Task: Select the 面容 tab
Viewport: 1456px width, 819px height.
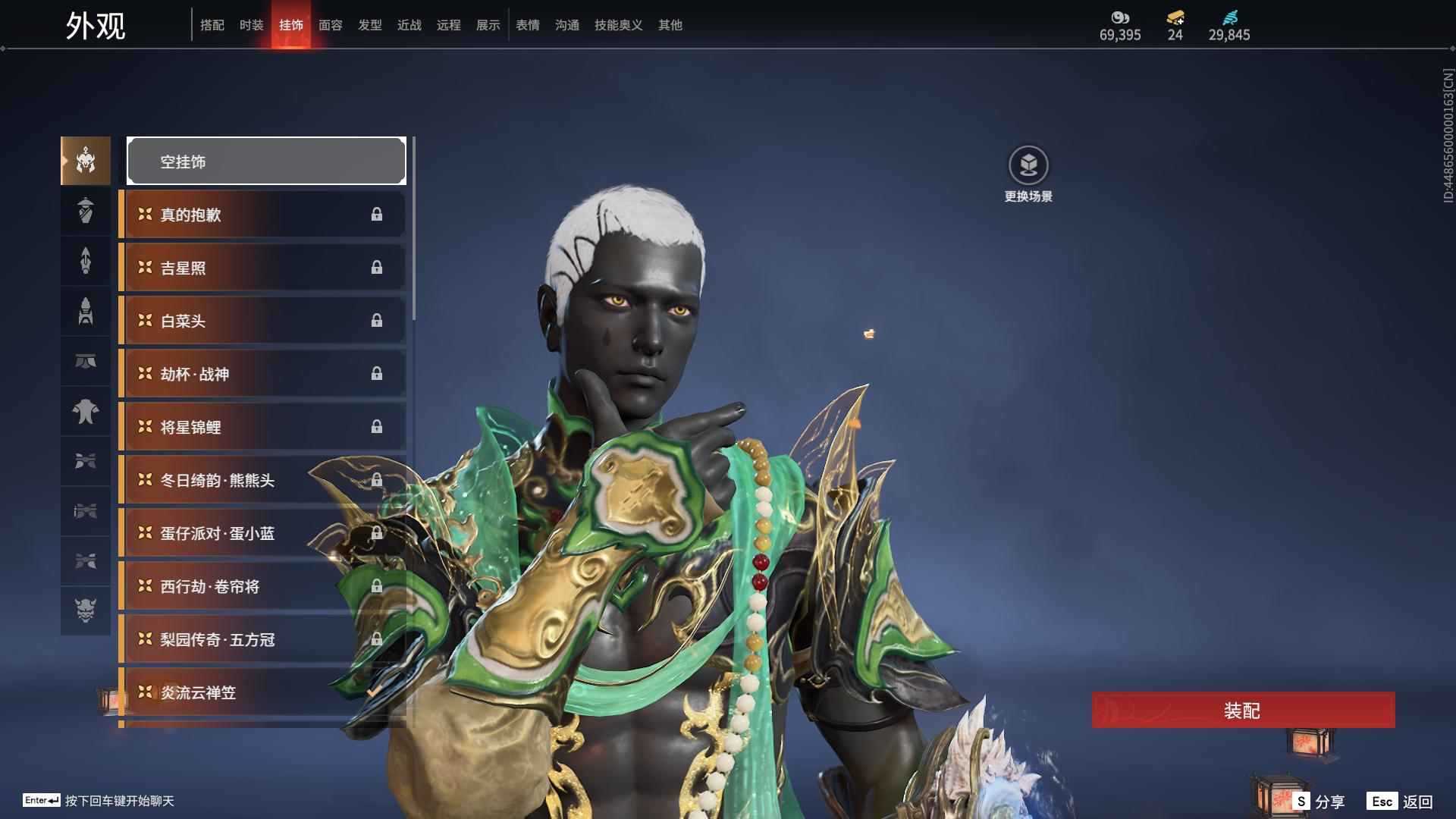Action: tap(330, 25)
